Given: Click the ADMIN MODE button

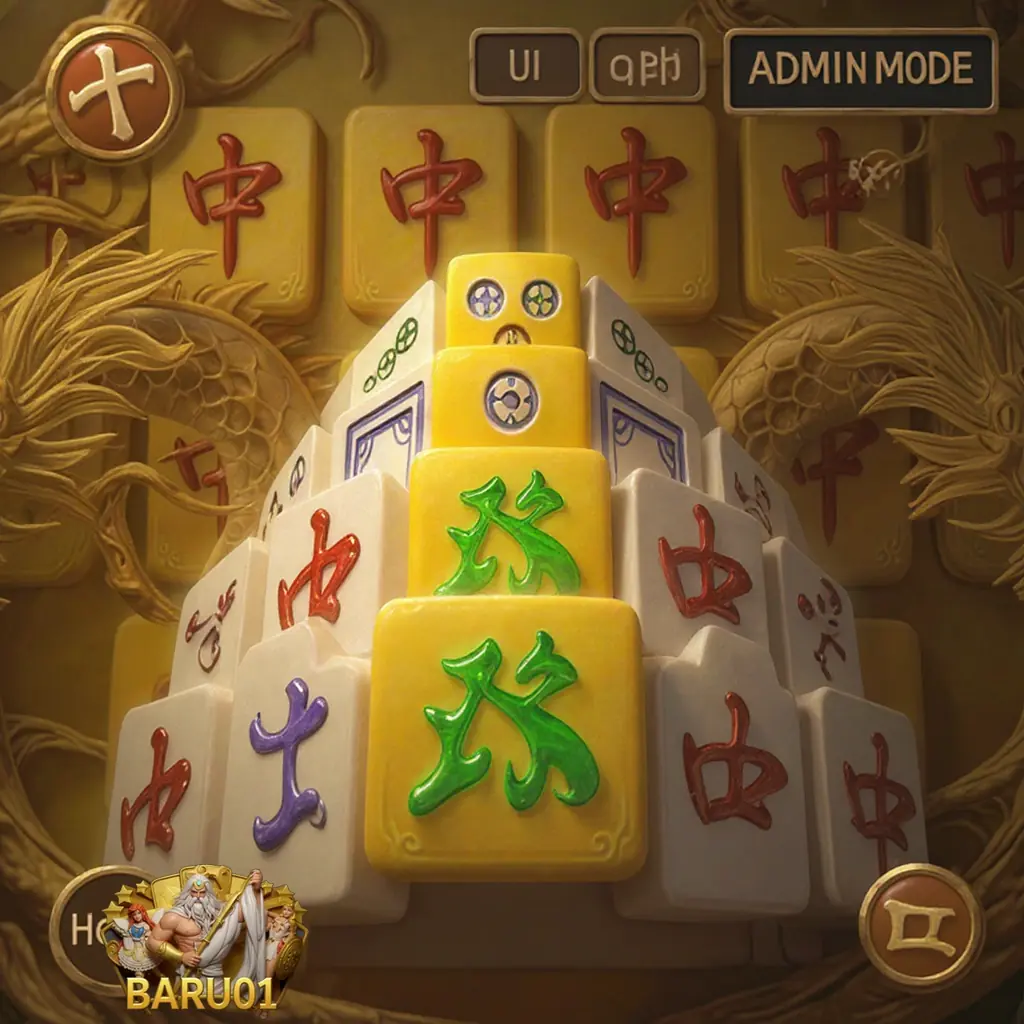Looking at the screenshot, I should click(x=860, y=69).
